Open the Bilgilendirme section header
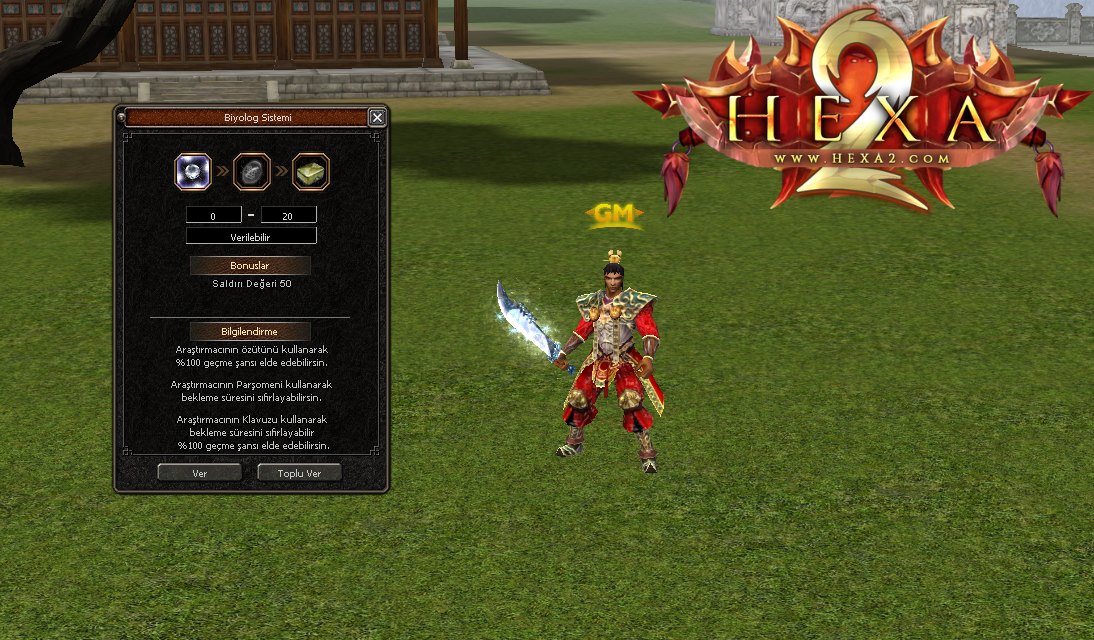The image size is (1094, 640). coord(250,331)
